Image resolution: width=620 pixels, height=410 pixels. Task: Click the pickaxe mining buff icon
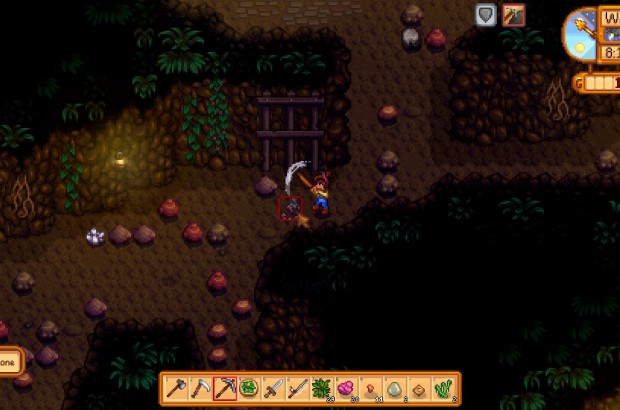(x=514, y=14)
